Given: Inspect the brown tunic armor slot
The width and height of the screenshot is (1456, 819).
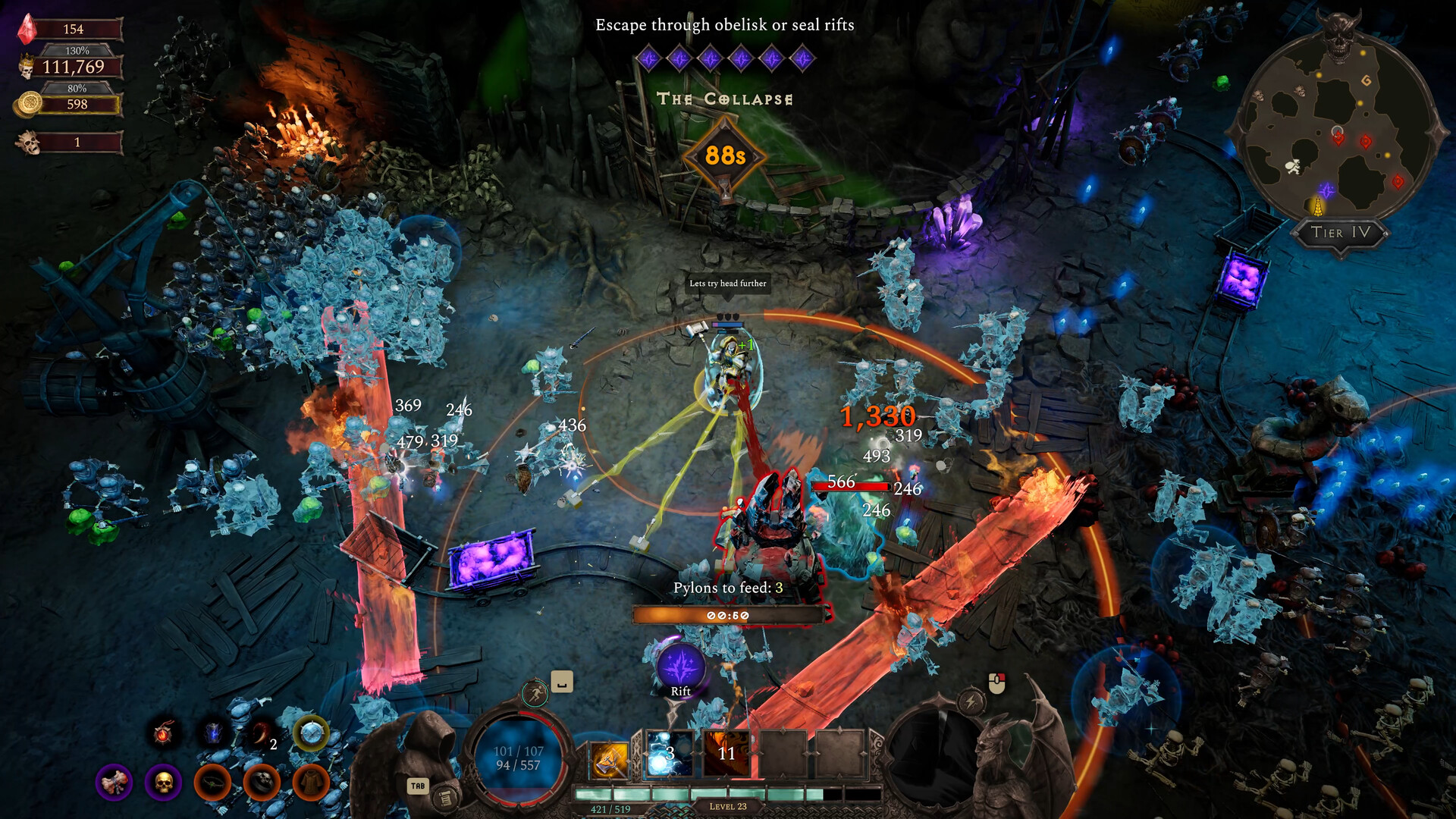Looking at the screenshot, I should pyautogui.click(x=311, y=782).
